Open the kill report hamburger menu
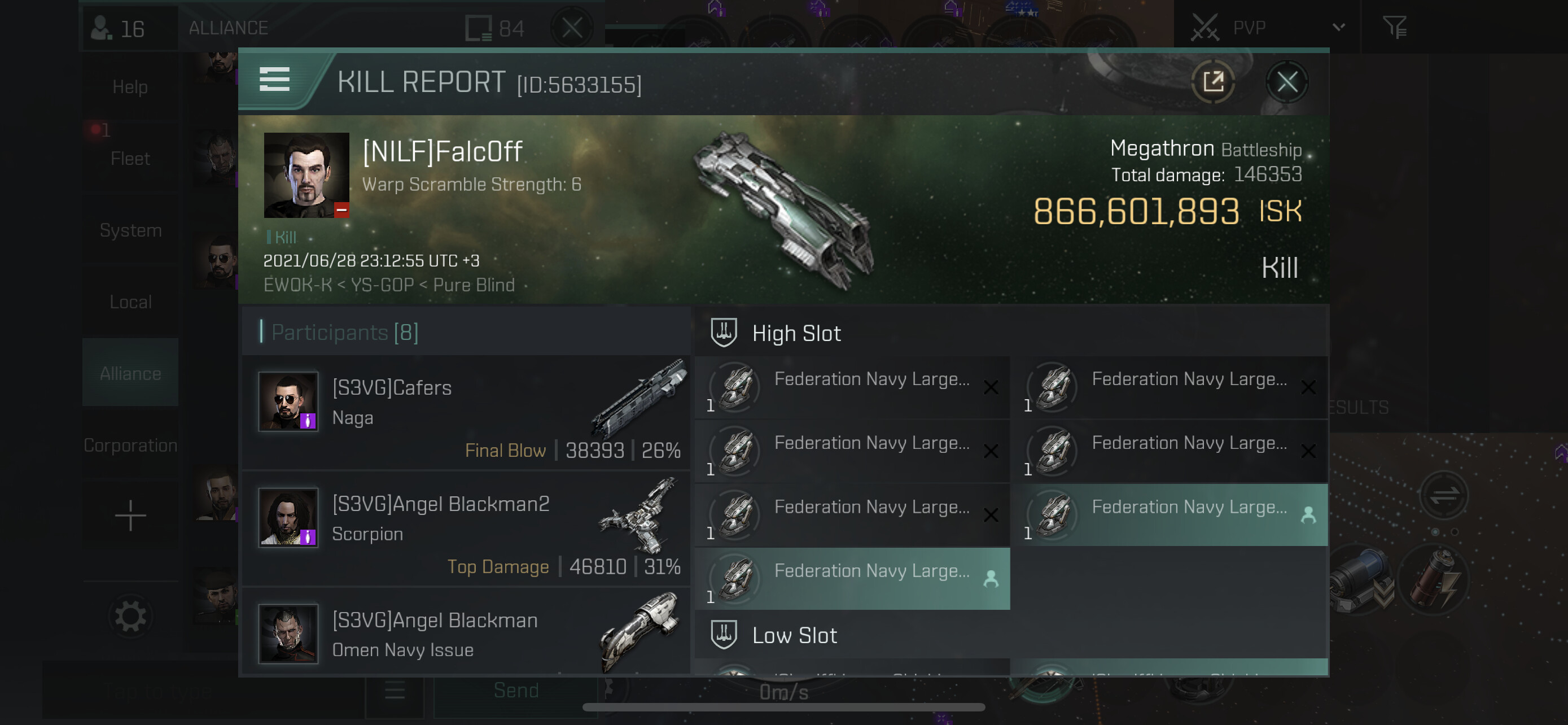Image resolution: width=1568 pixels, height=725 pixels. tap(274, 80)
